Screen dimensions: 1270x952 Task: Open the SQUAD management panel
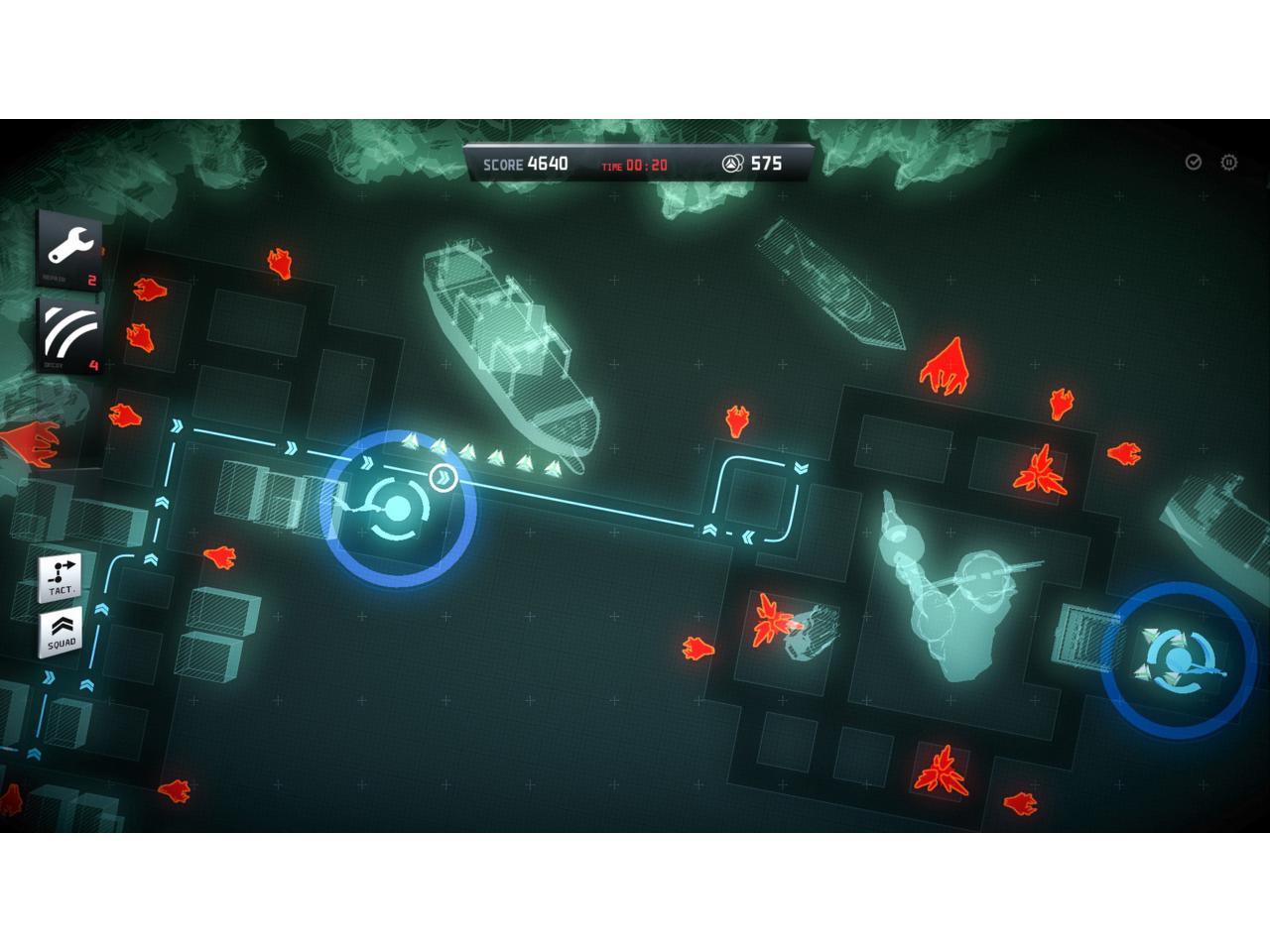point(62,632)
